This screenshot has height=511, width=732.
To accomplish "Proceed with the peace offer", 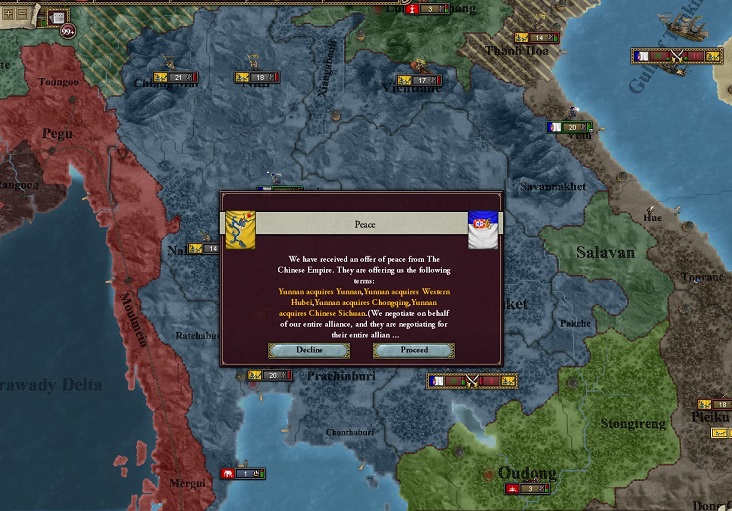I will click(414, 350).
